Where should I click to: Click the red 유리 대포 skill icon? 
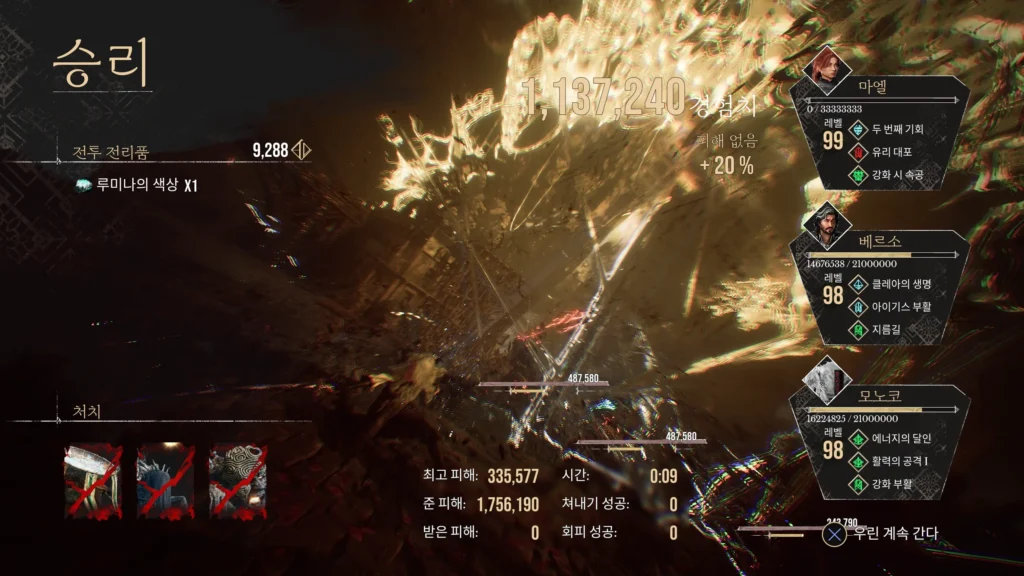point(857,152)
